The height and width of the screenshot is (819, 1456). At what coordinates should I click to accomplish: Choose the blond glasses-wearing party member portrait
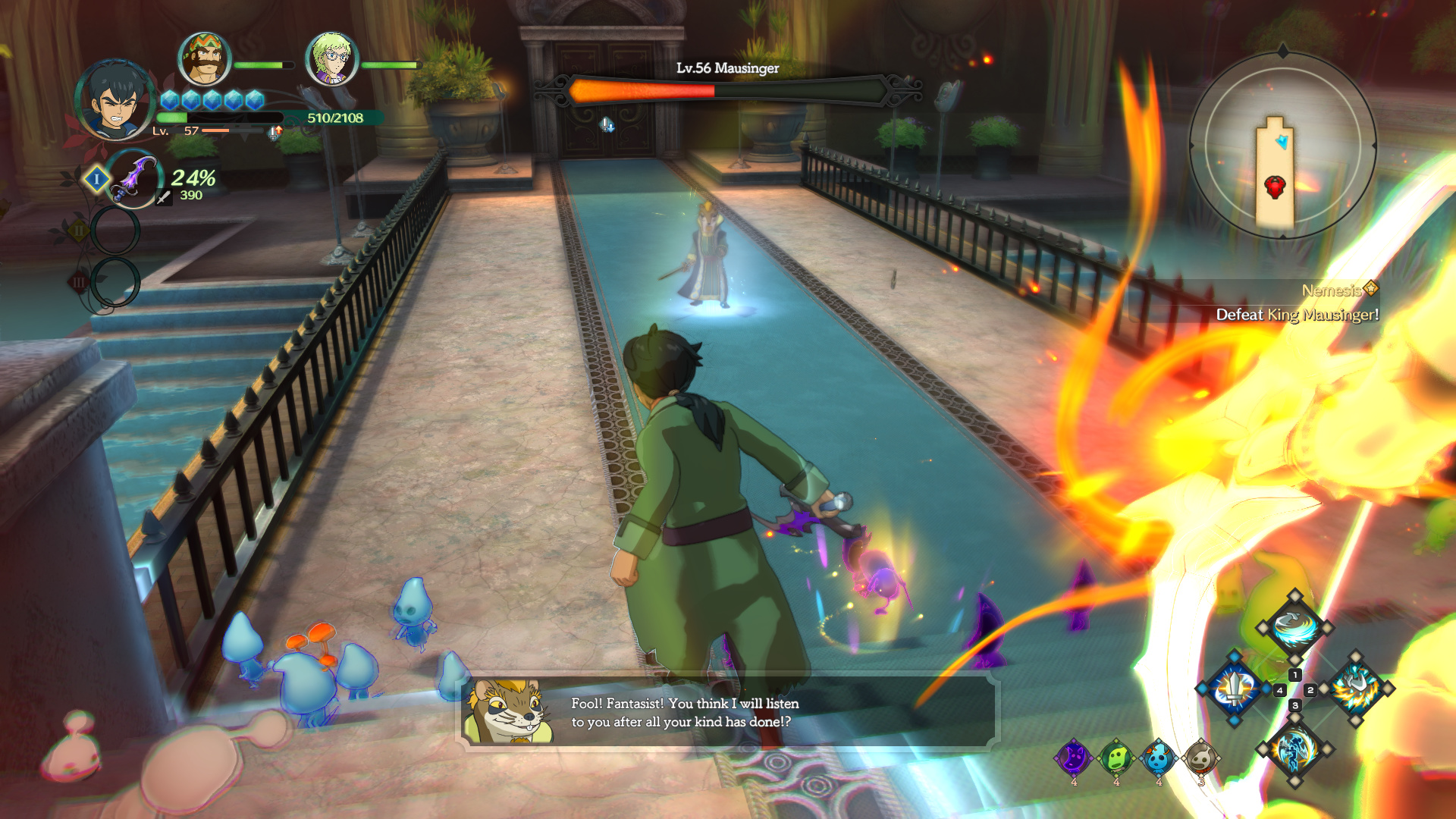tap(331, 58)
